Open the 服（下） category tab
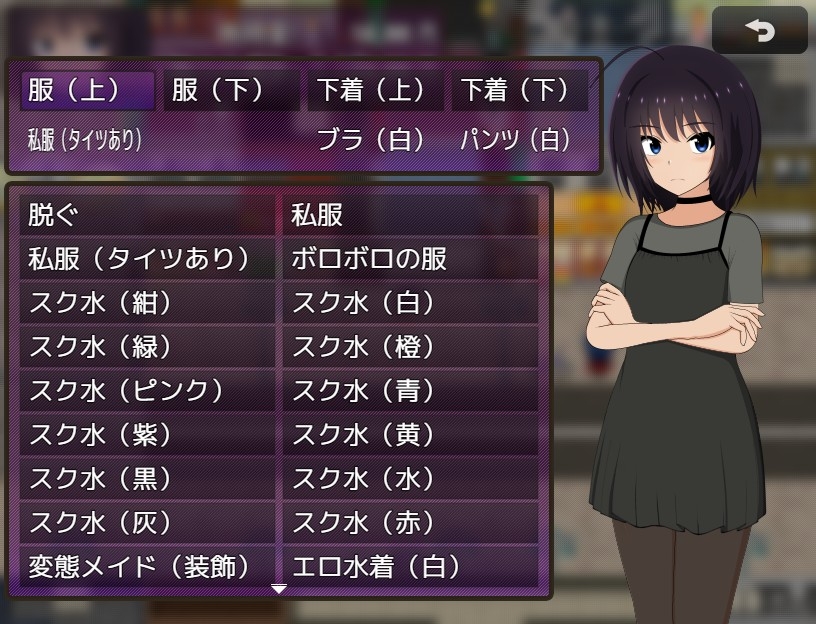 click(231, 91)
